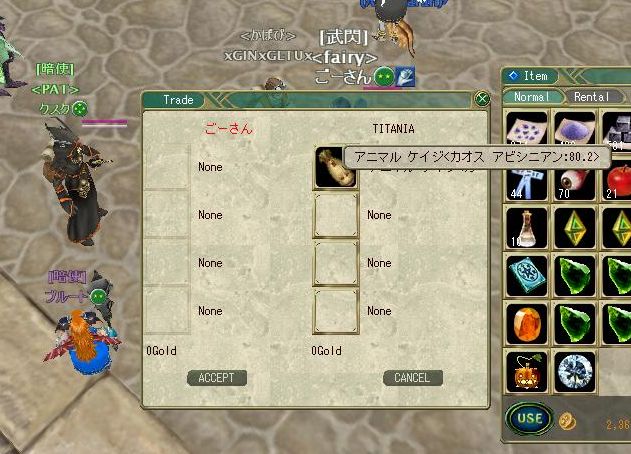The image size is (631, 454).
Task: Select the jack-o'-lantern pumpkin item
Action: [527, 371]
